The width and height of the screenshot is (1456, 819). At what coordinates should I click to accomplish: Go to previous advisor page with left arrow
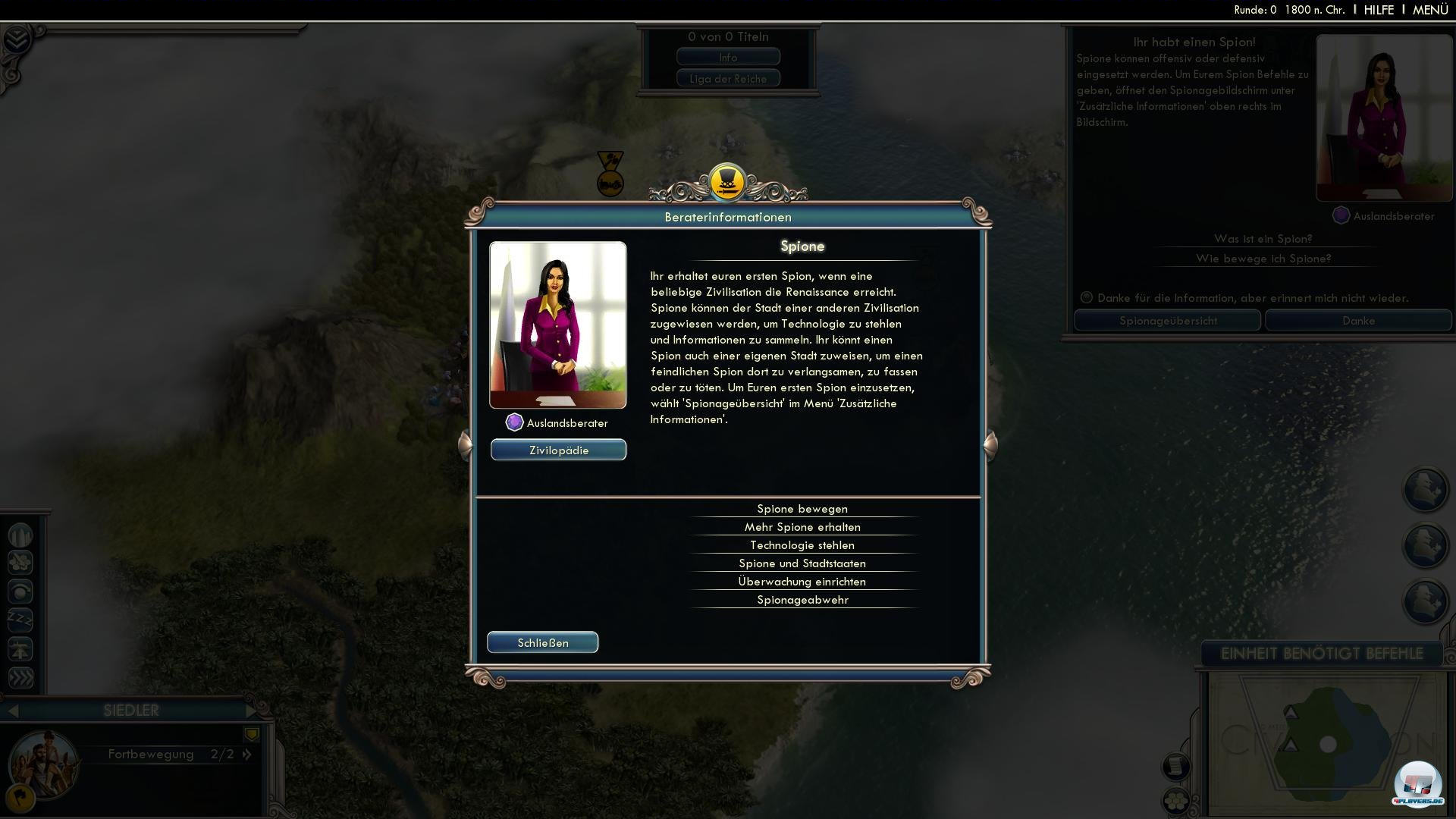coord(466,444)
